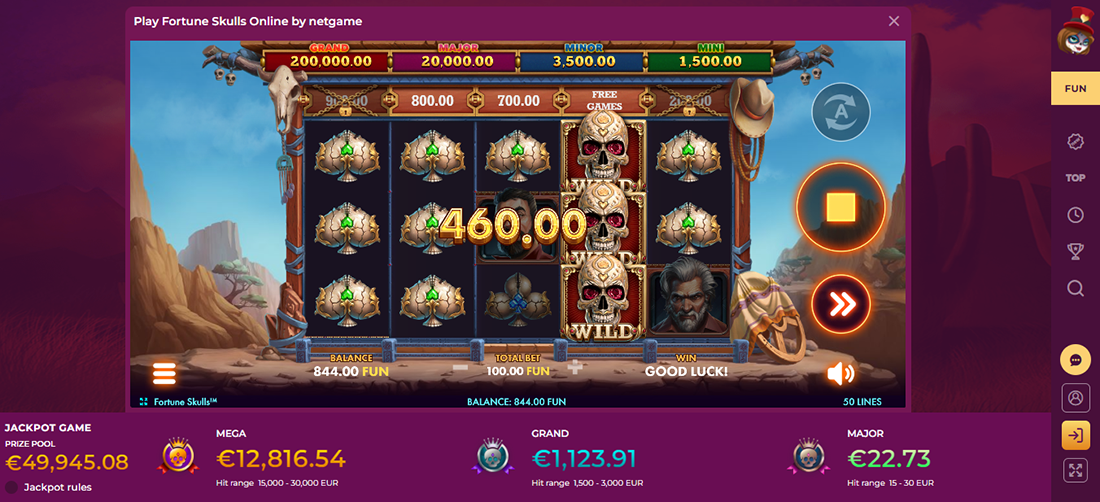Viewport: 1100px width, 502px height.
Task: Close the Fortune Skulls game window
Action: (x=894, y=21)
